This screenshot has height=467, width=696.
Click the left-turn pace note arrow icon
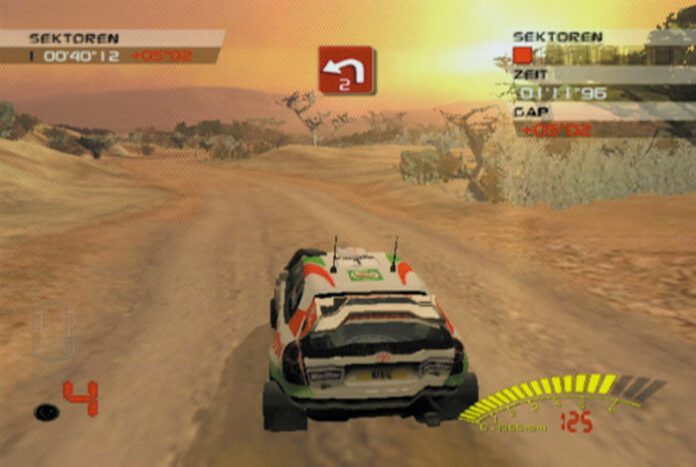click(346, 70)
